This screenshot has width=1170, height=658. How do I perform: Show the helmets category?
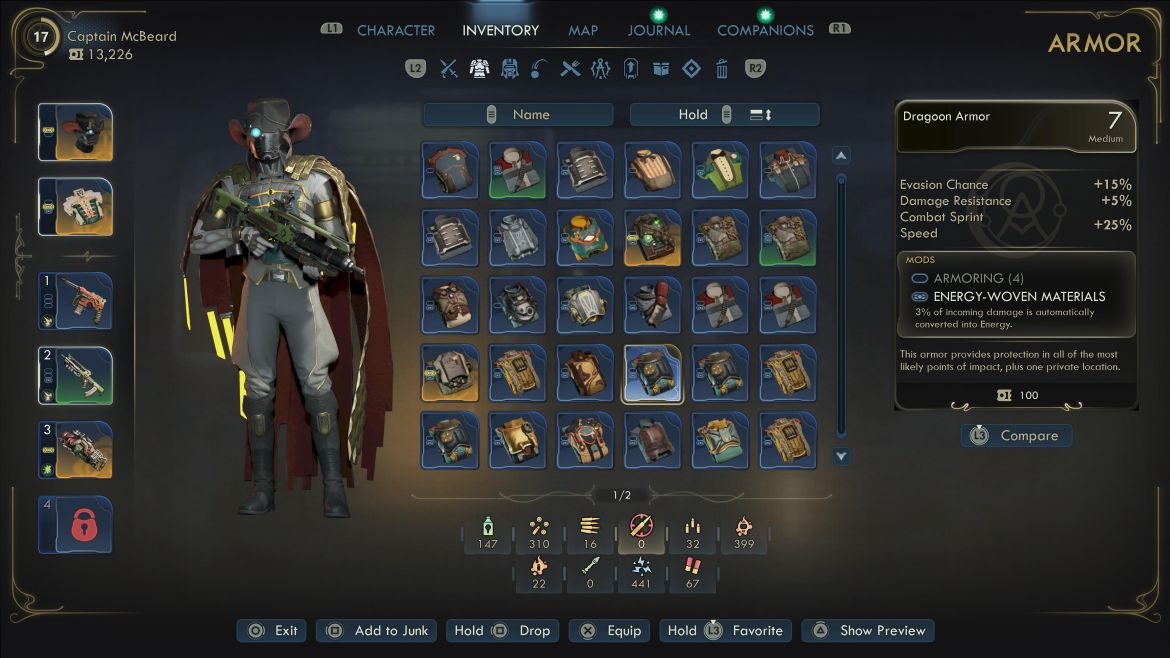tap(510, 69)
